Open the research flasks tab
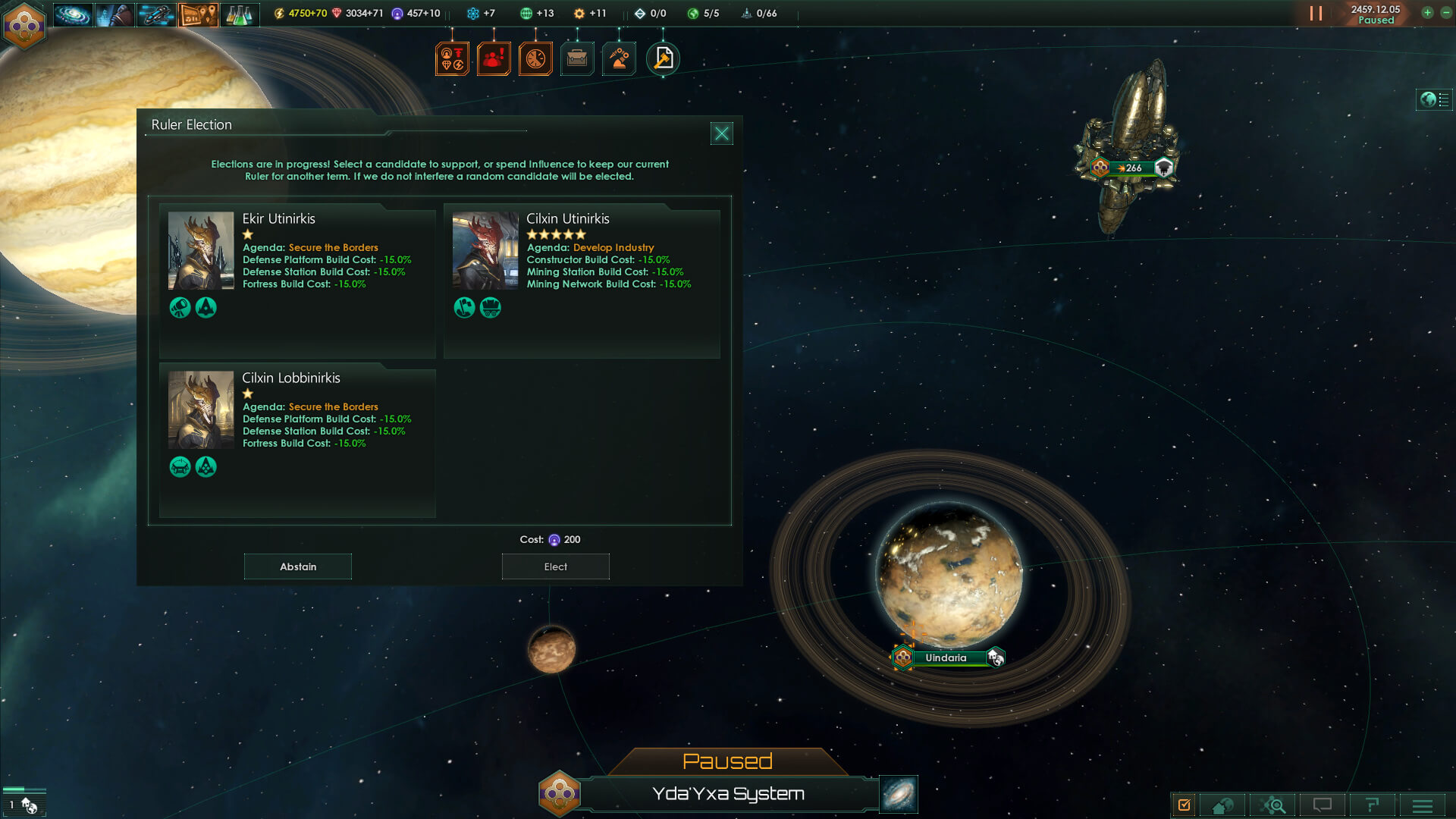1456x819 pixels. coord(240,14)
